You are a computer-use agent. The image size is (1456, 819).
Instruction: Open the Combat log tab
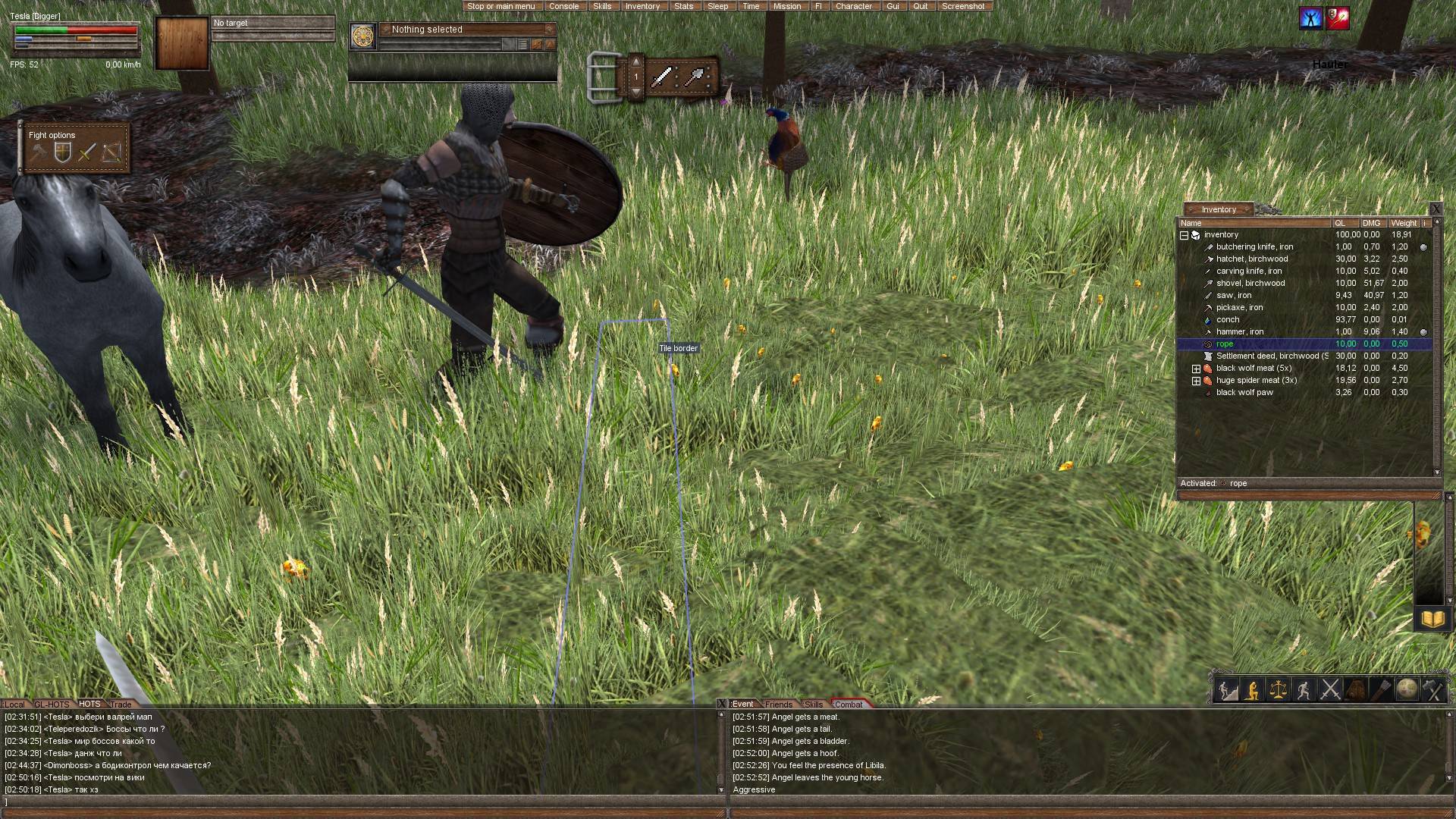click(x=848, y=704)
